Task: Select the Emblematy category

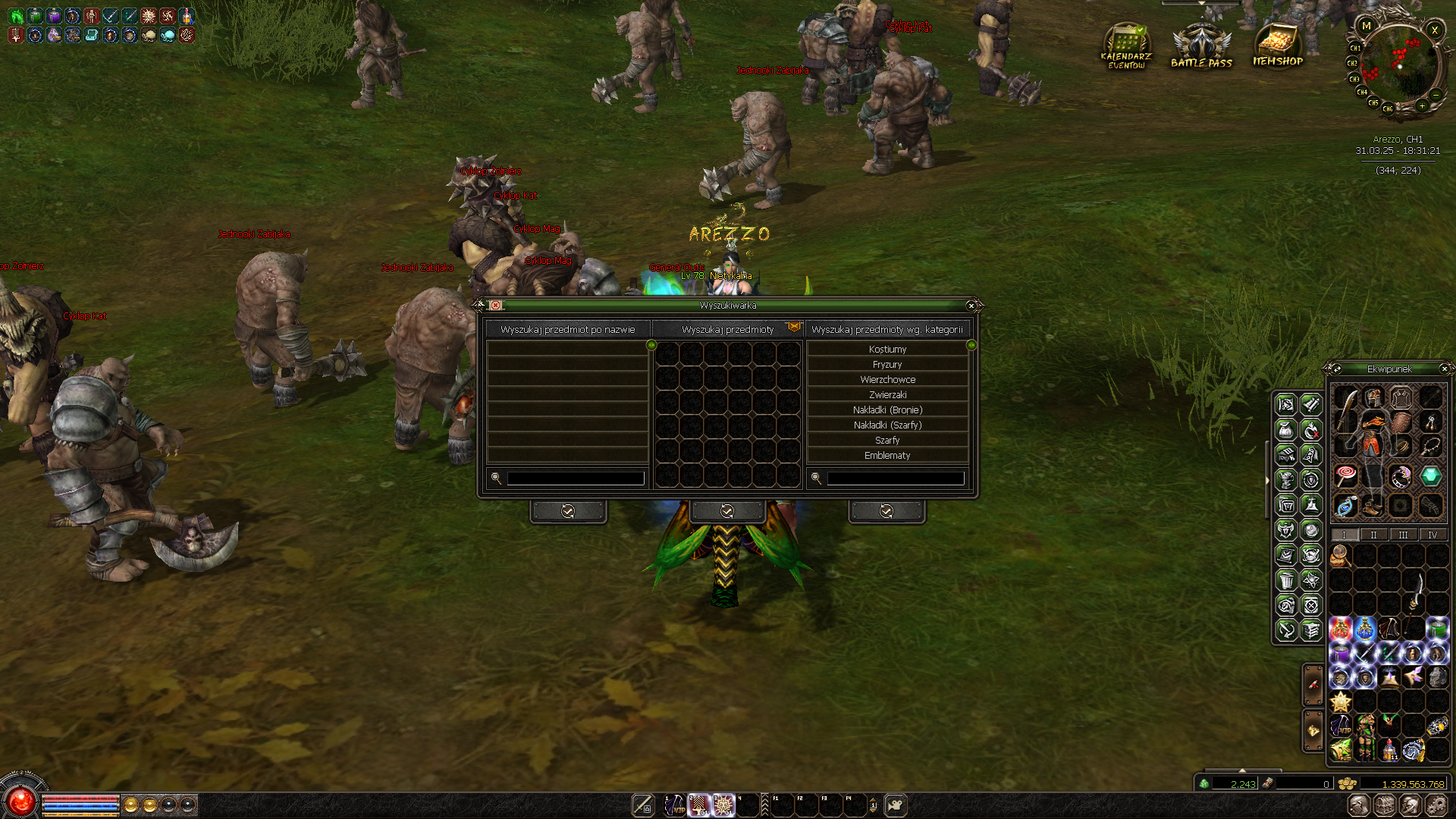Action: [887, 456]
